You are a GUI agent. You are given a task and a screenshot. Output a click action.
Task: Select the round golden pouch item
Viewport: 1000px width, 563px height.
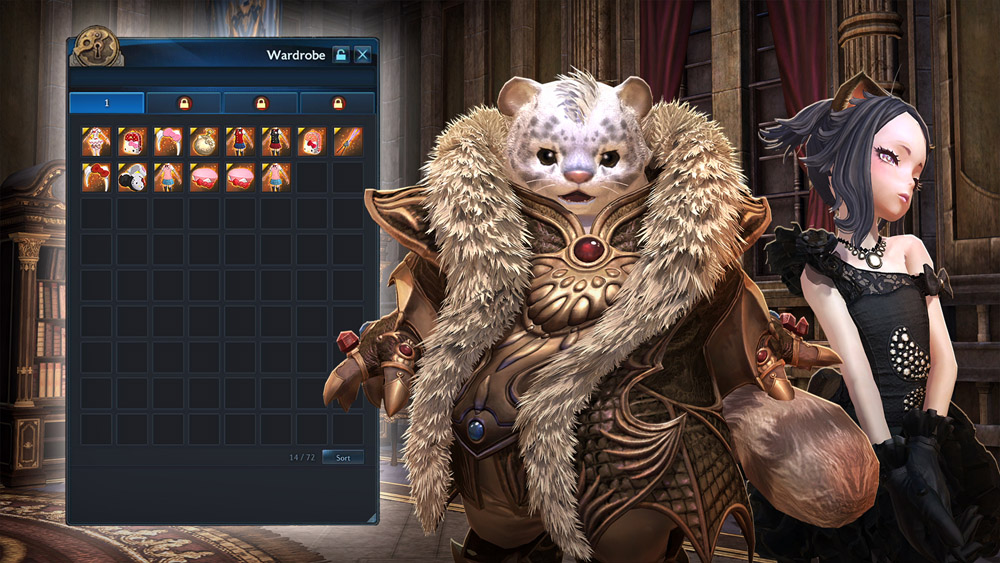click(x=204, y=141)
